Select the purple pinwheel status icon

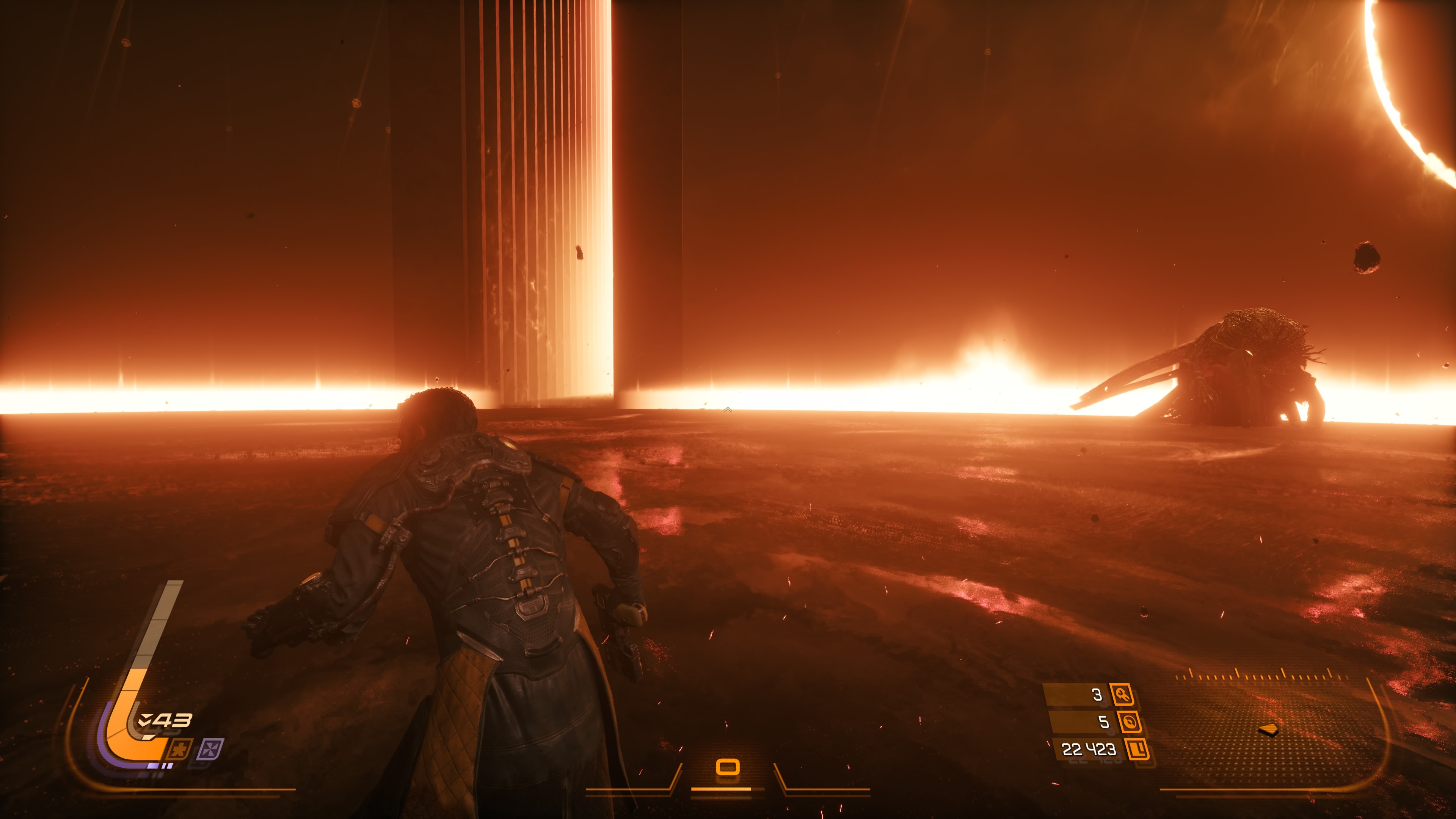click(x=210, y=750)
